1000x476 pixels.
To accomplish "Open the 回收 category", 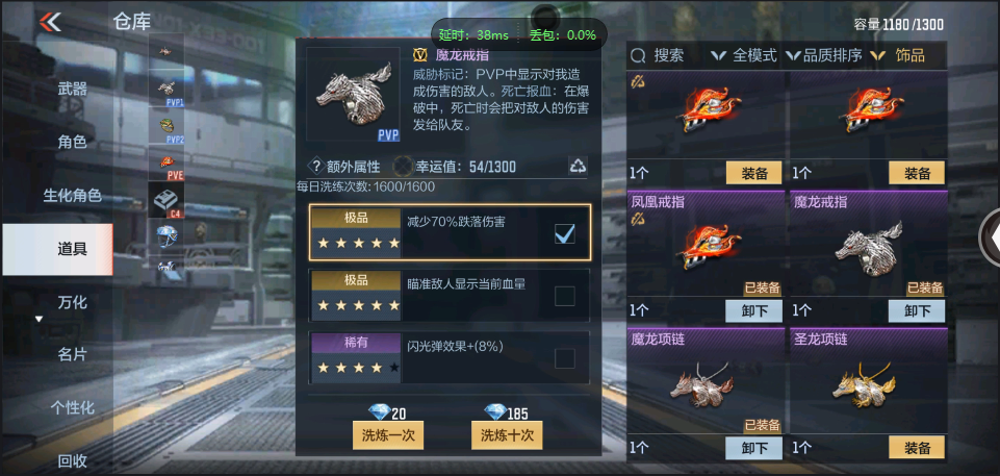I will coord(72,461).
